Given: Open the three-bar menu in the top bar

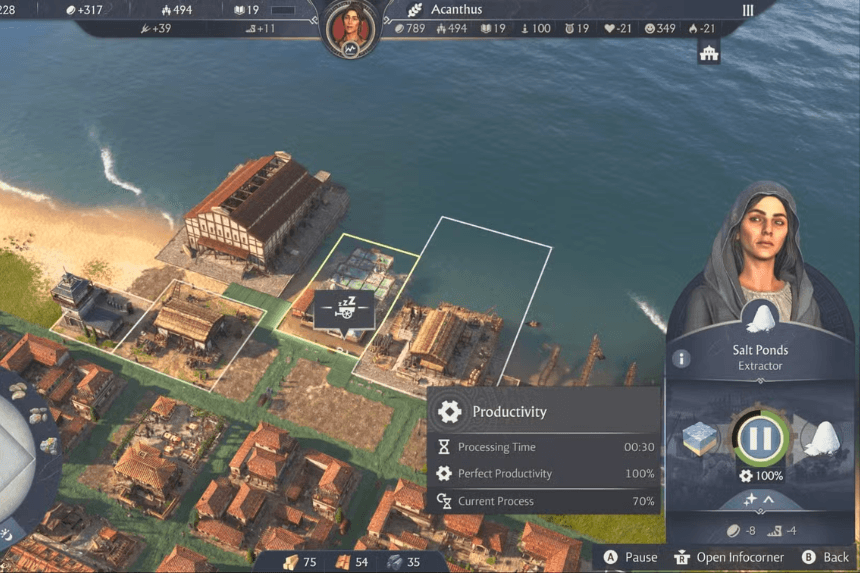Looking at the screenshot, I should (748, 10).
